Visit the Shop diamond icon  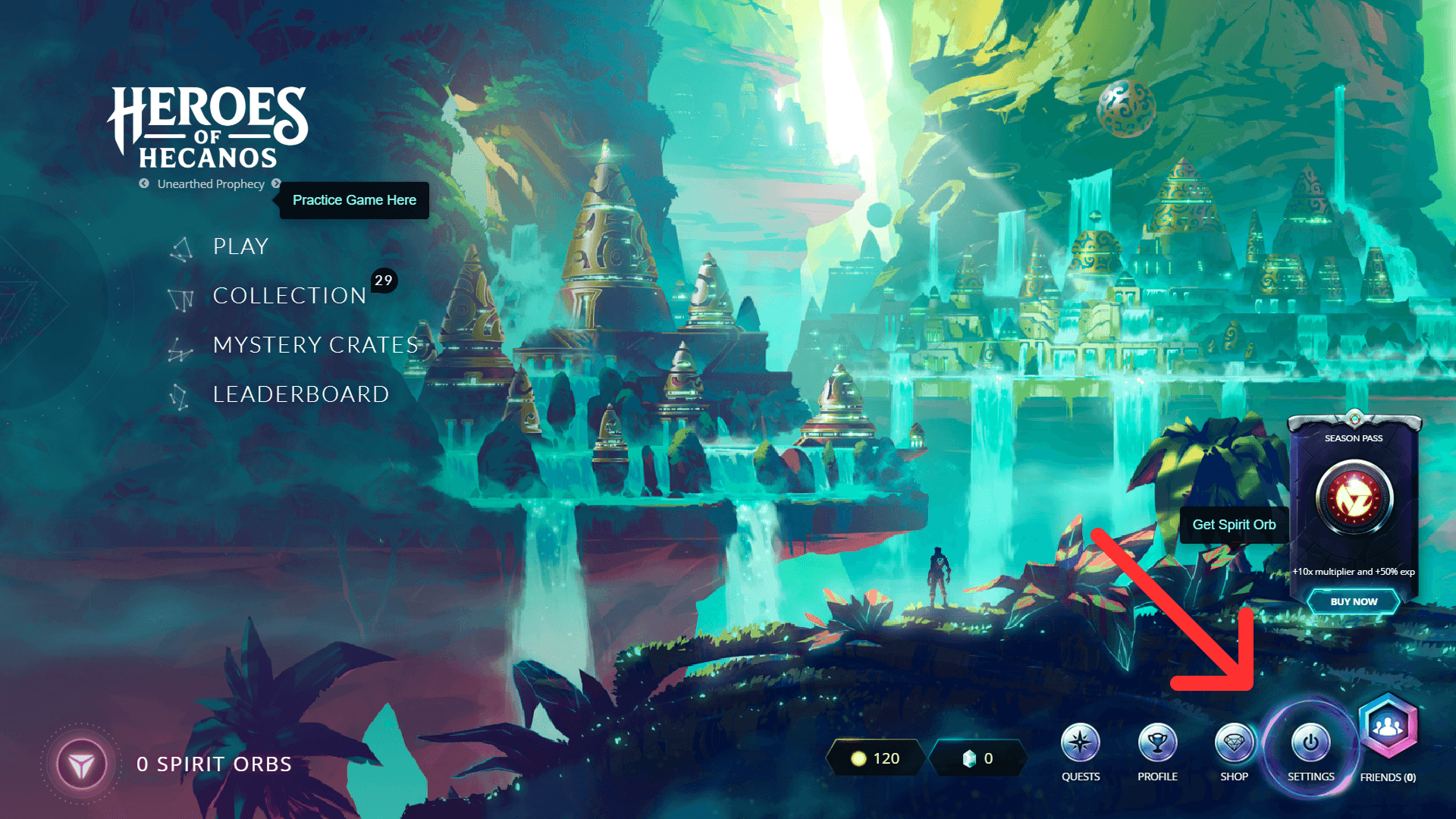(1234, 743)
